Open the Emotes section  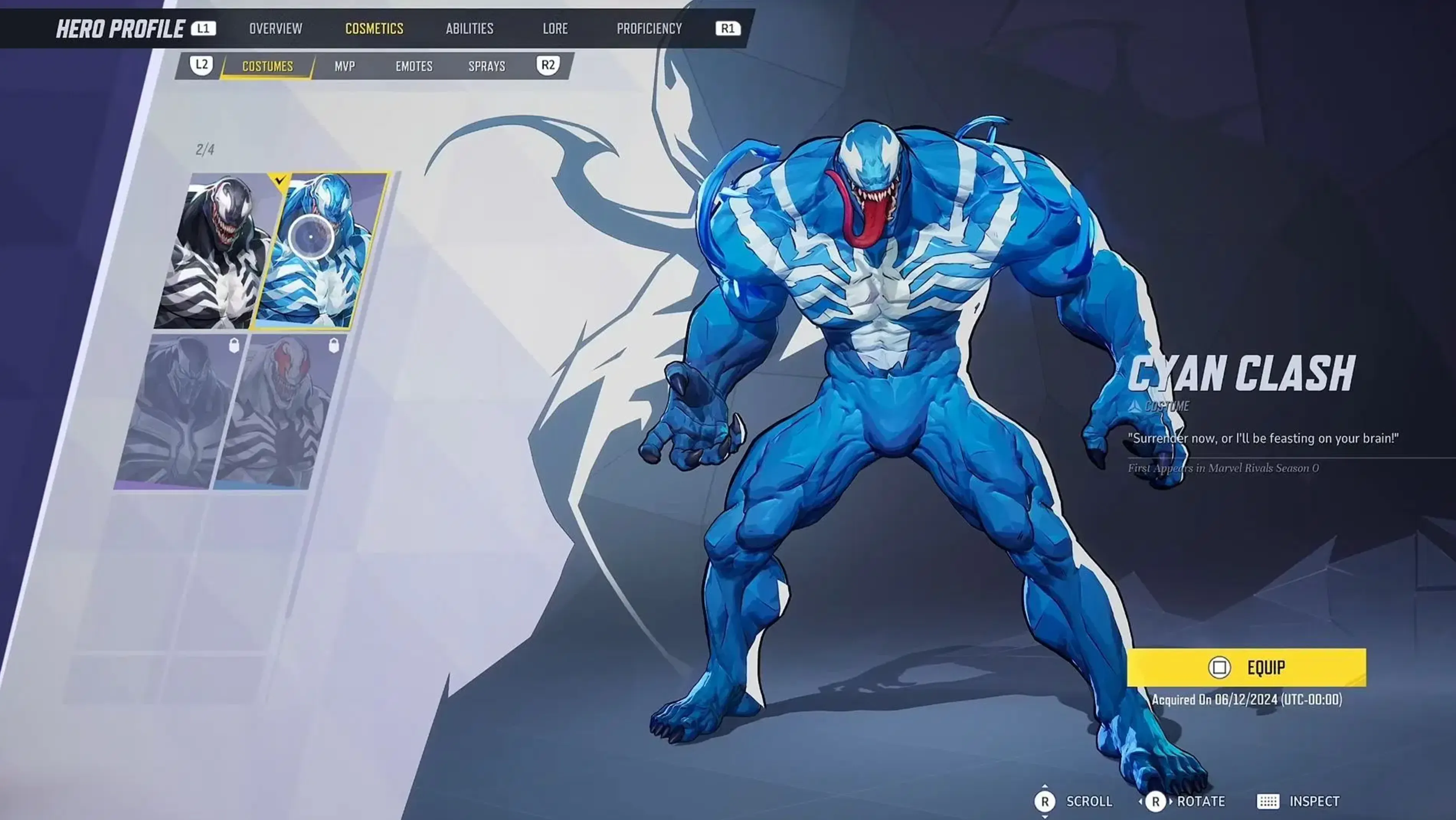pyautogui.click(x=414, y=66)
